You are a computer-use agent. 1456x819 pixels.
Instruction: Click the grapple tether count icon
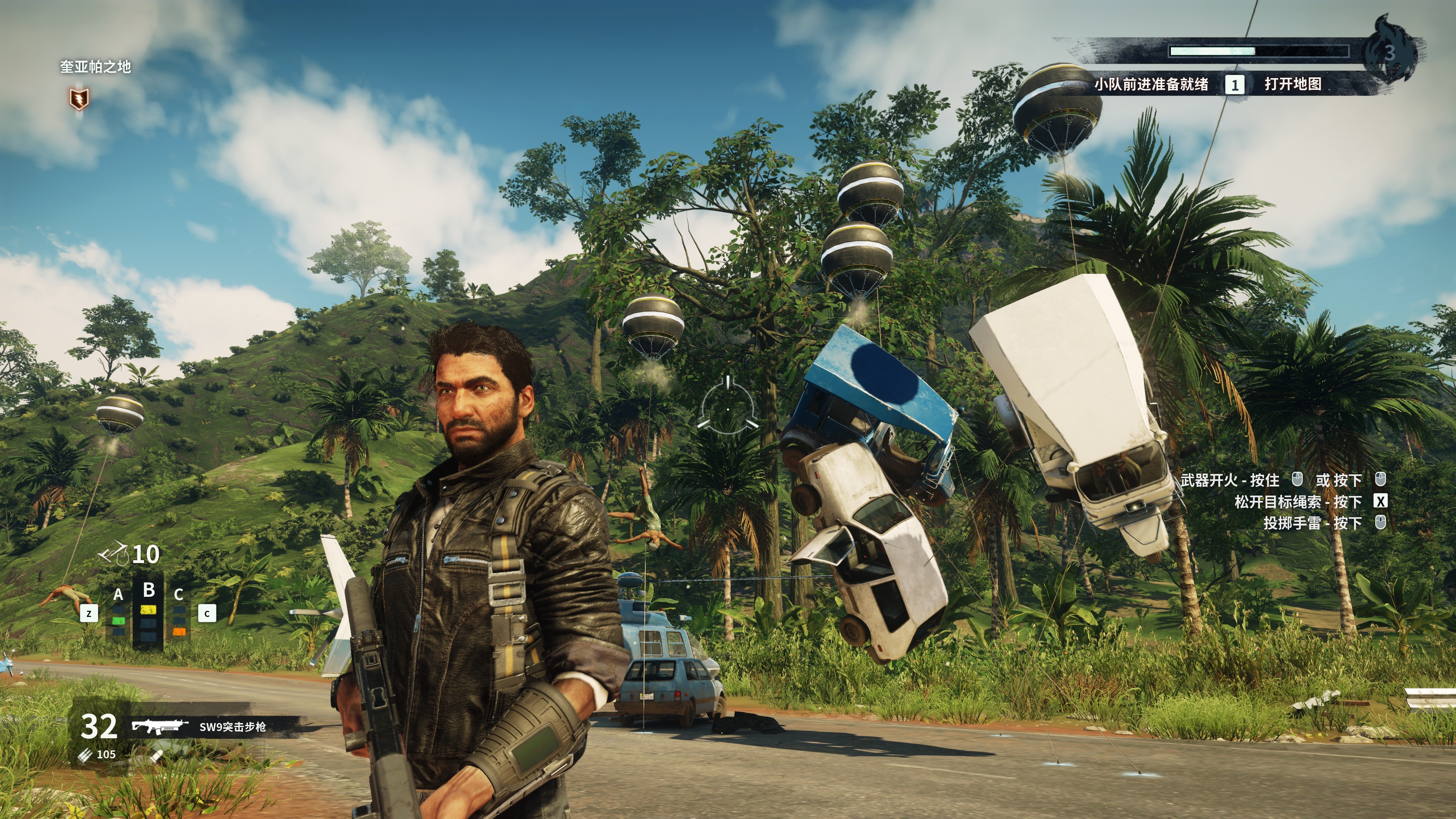(114, 553)
